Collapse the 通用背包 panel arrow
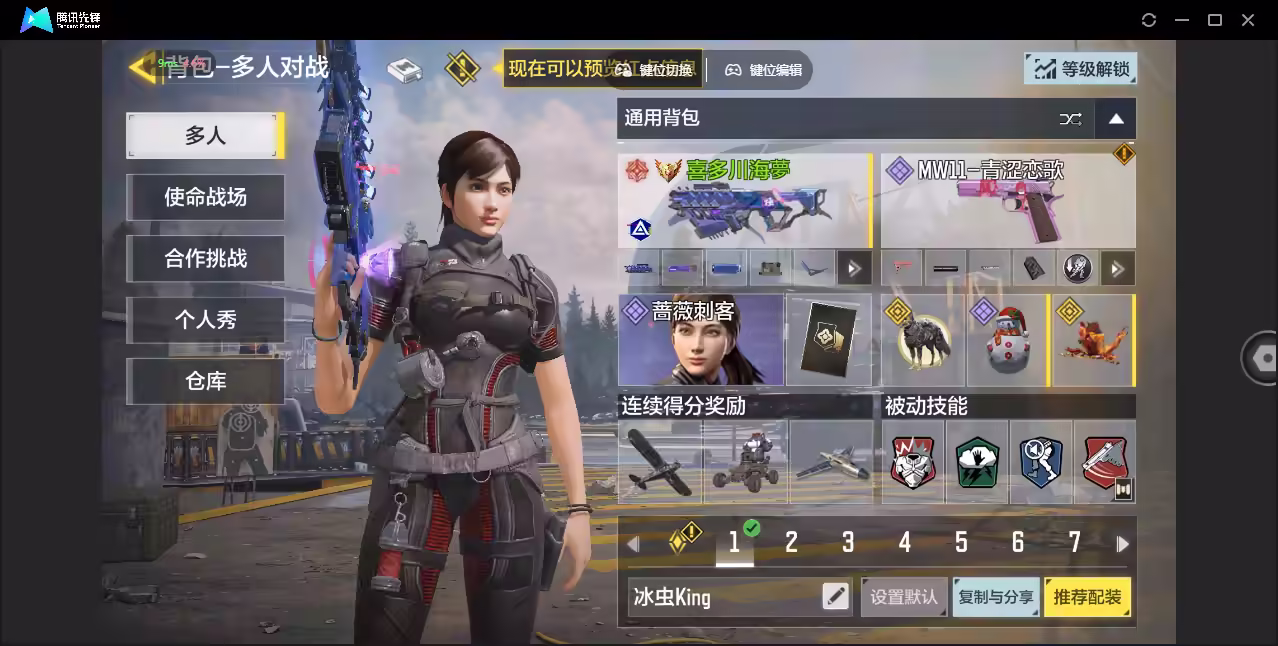 point(1116,119)
